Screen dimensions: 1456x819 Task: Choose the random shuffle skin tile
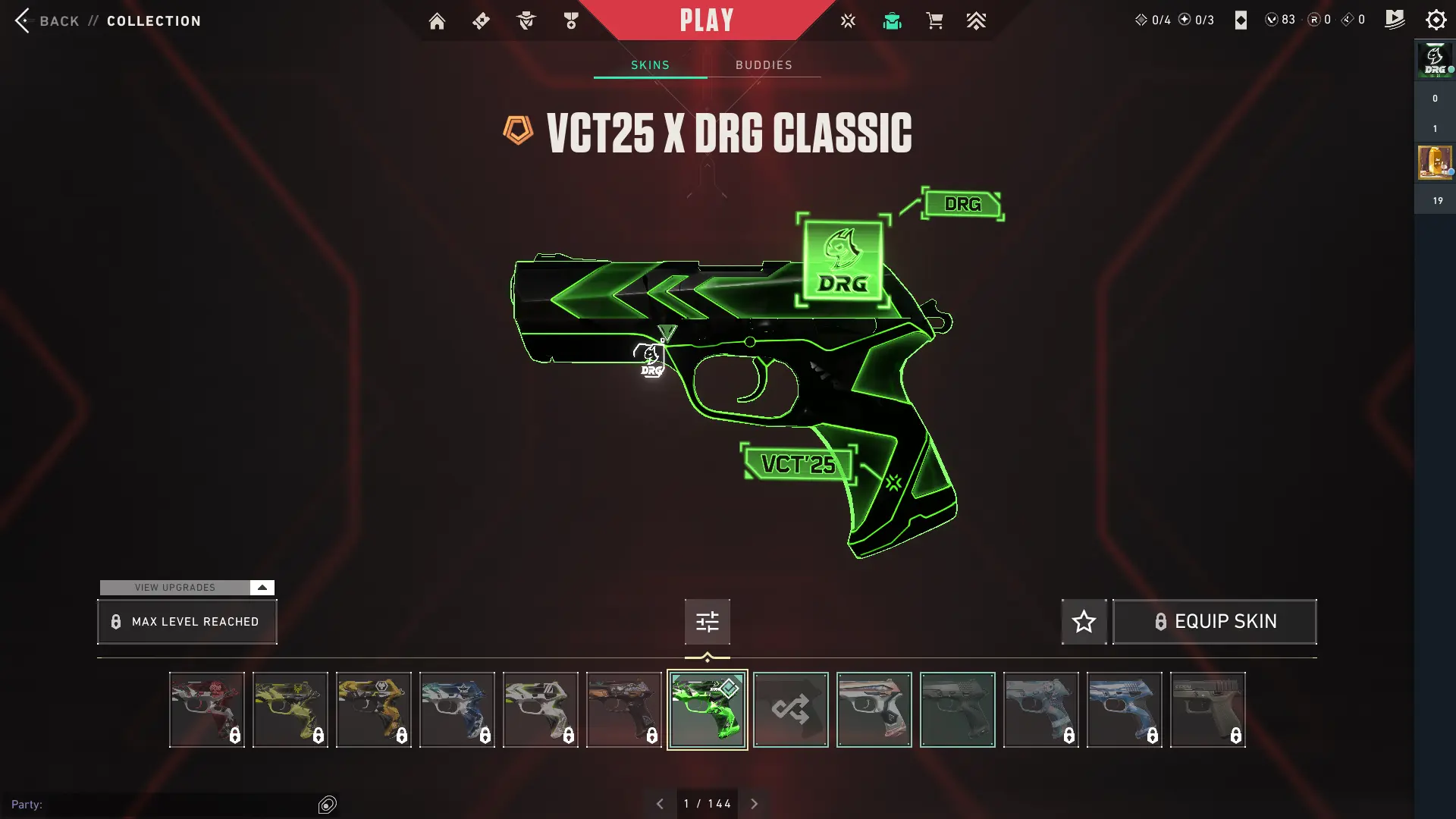(x=790, y=710)
